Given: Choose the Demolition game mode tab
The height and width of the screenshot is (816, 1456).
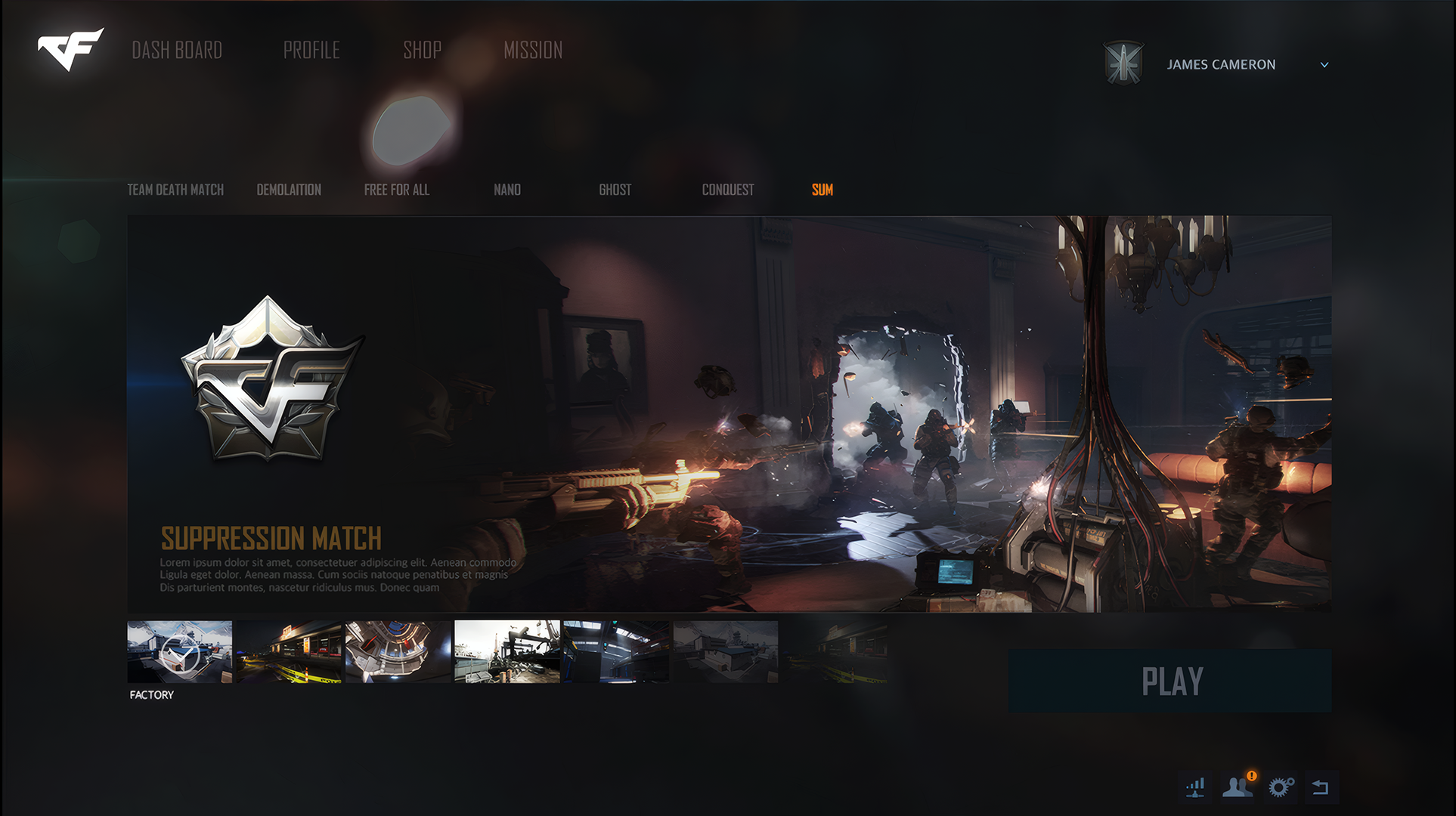Looking at the screenshot, I should tap(289, 190).
